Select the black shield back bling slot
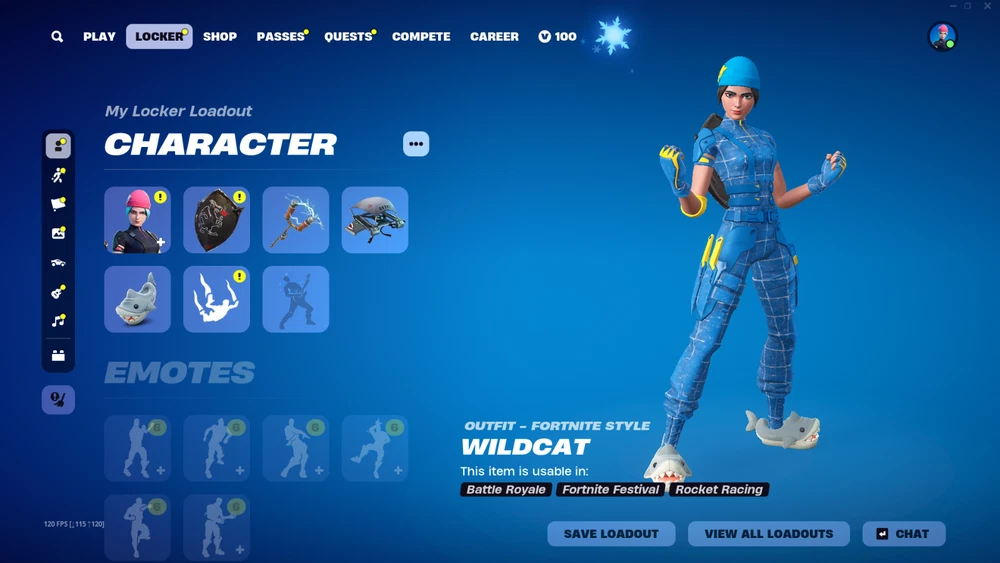Viewport: 1000px width, 563px height. (x=216, y=220)
